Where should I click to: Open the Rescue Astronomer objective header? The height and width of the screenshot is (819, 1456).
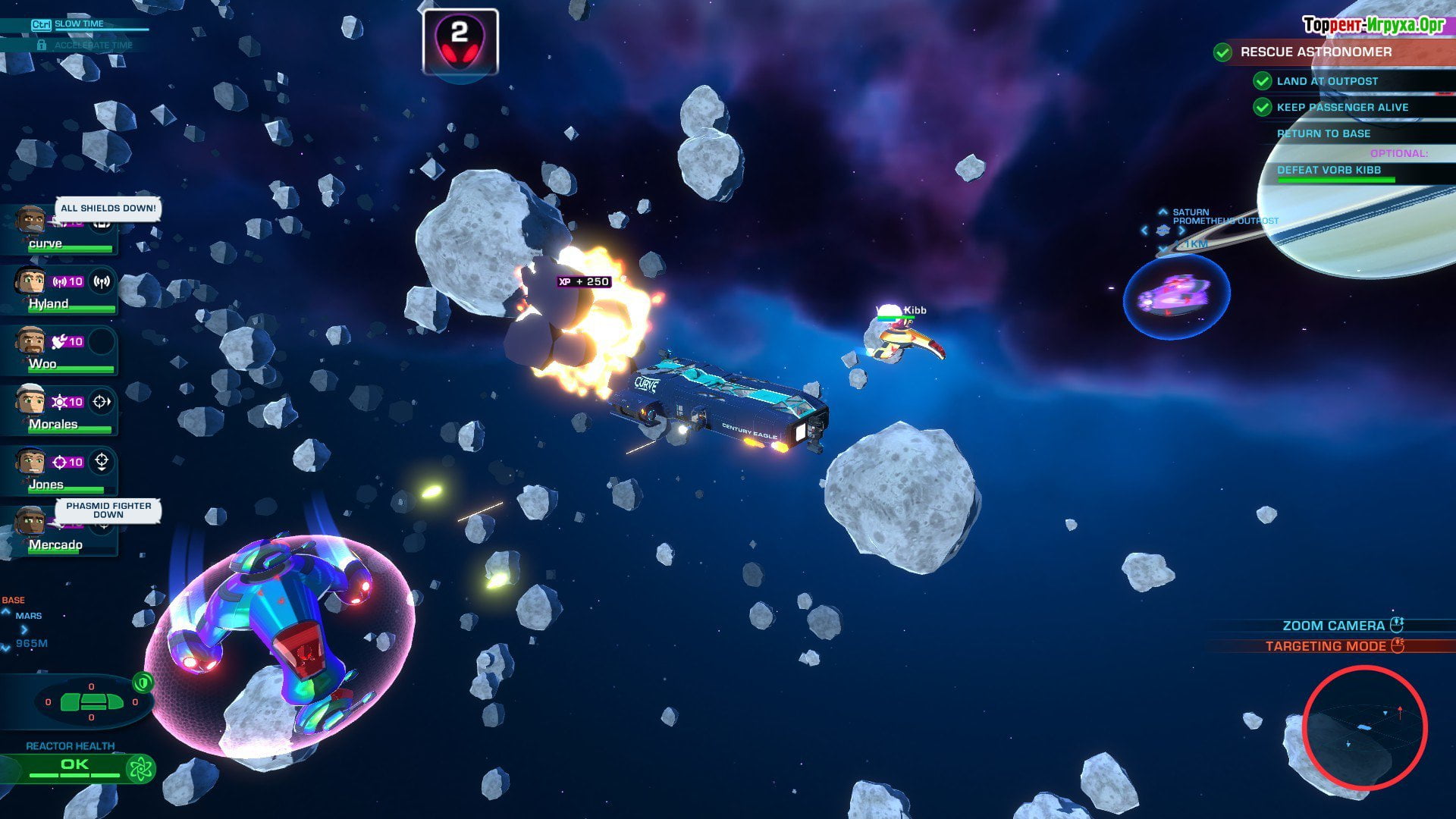click(1316, 52)
